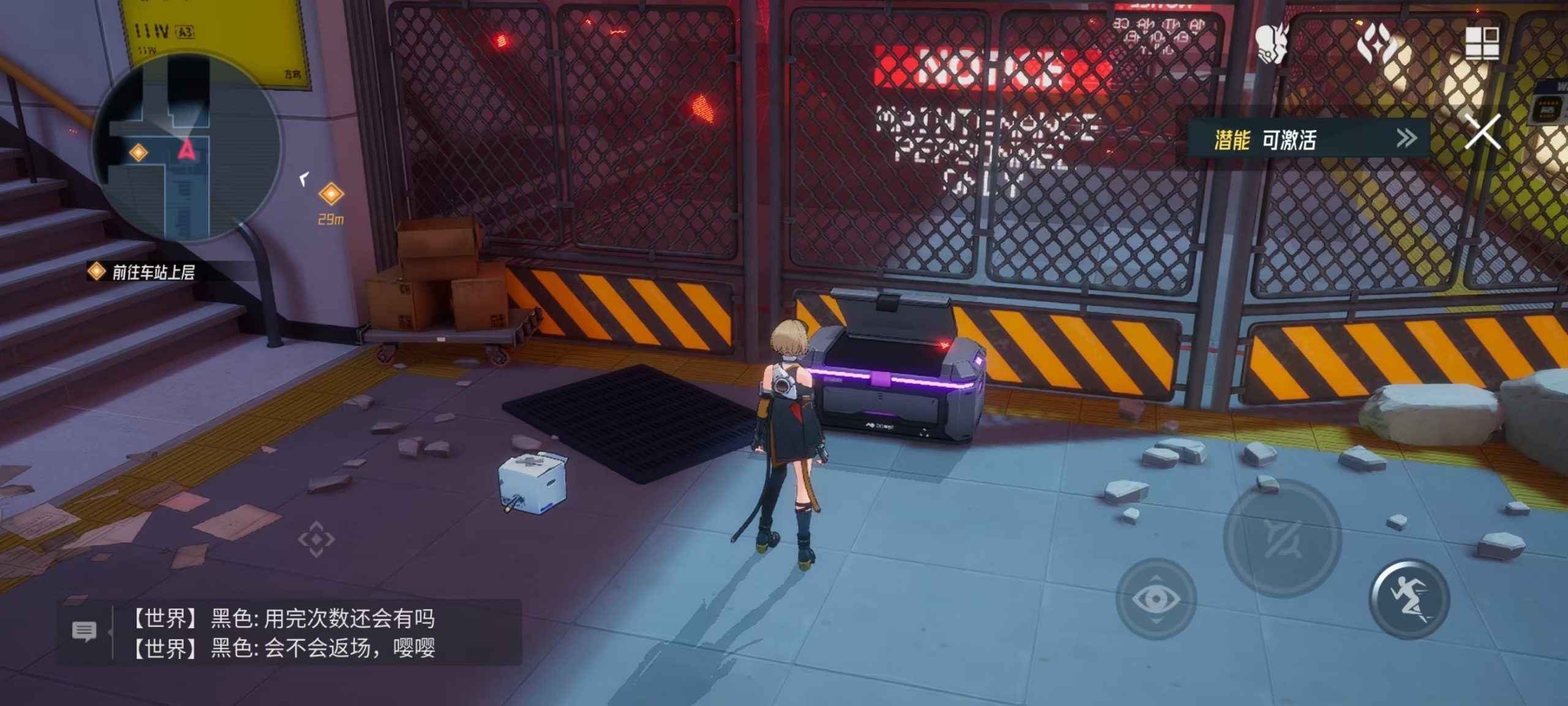This screenshot has height=706, width=1568.
Task: Tap the chat bubble icon
Action: (x=84, y=631)
